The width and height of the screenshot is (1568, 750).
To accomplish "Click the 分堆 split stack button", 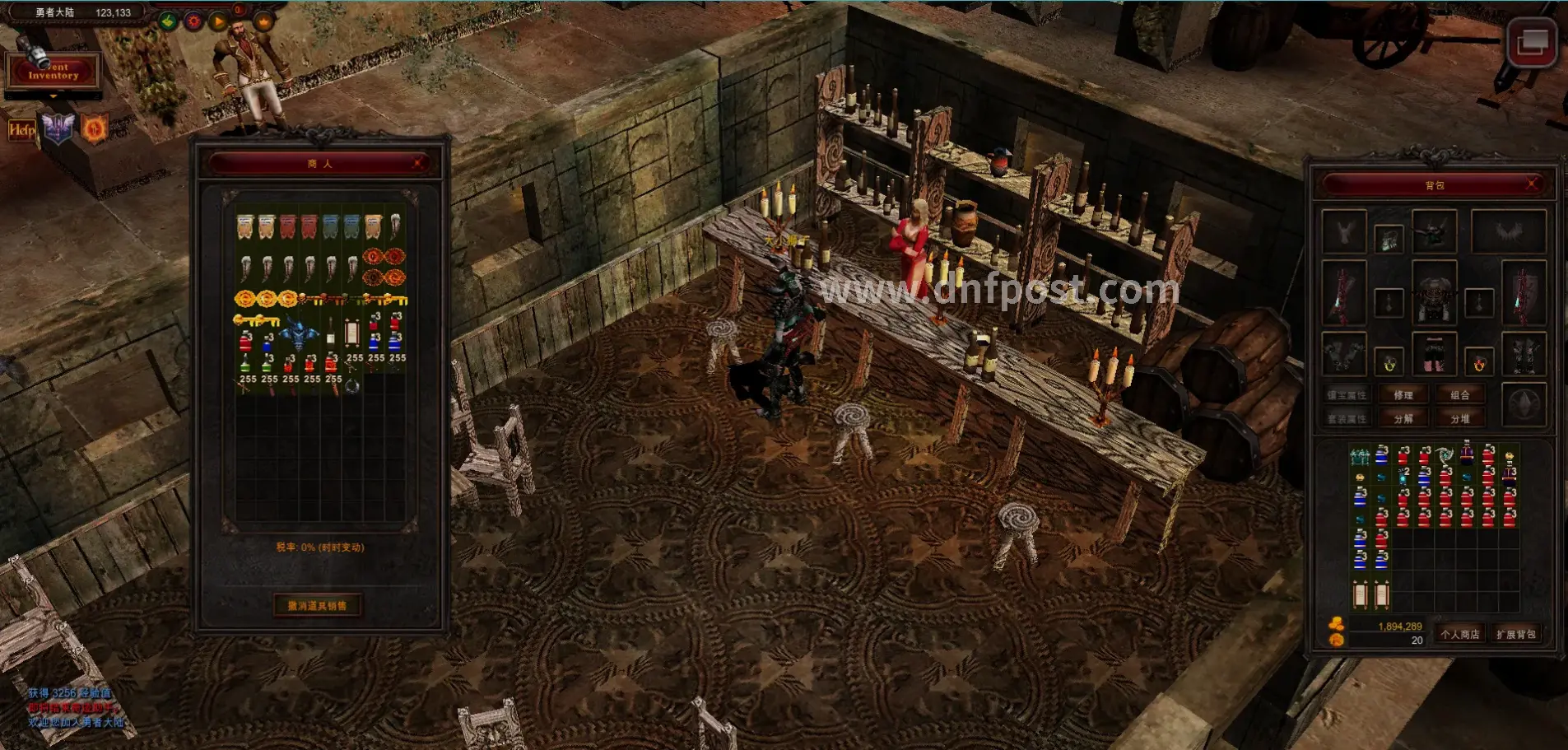I will (1459, 419).
